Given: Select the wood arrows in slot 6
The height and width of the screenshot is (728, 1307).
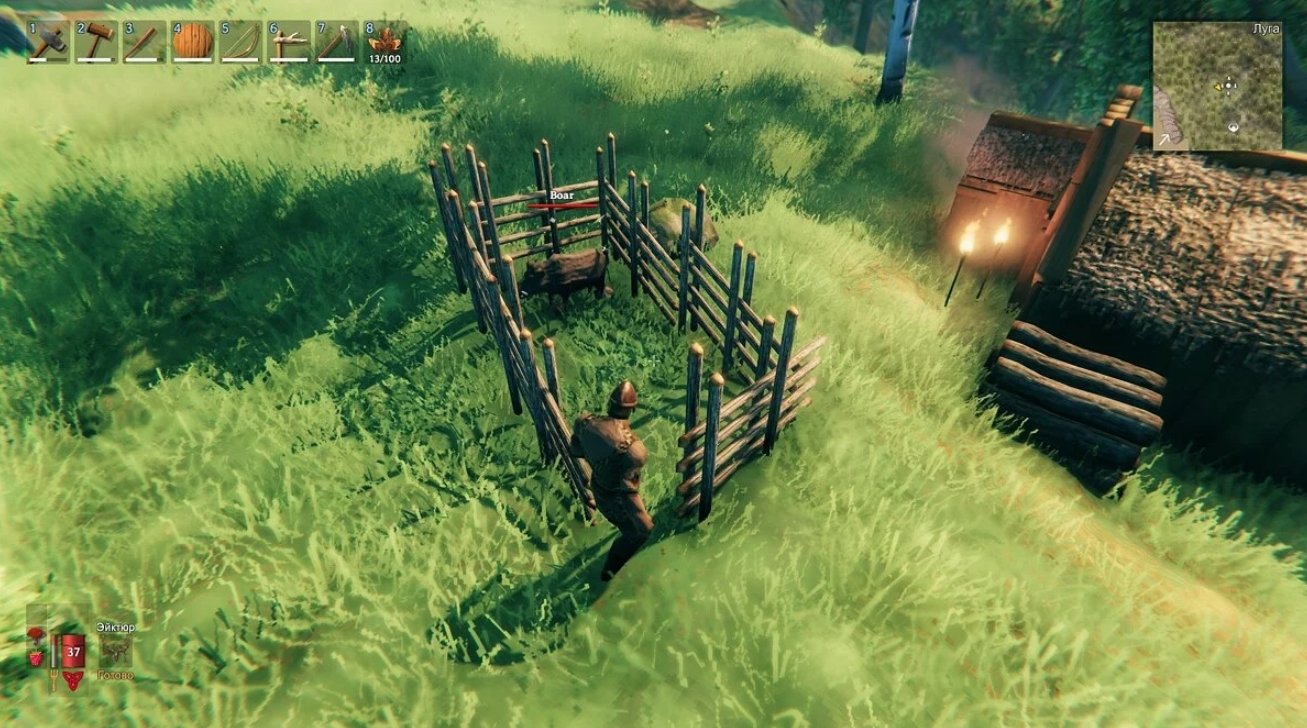Looking at the screenshot, I should tap(288, 40).
